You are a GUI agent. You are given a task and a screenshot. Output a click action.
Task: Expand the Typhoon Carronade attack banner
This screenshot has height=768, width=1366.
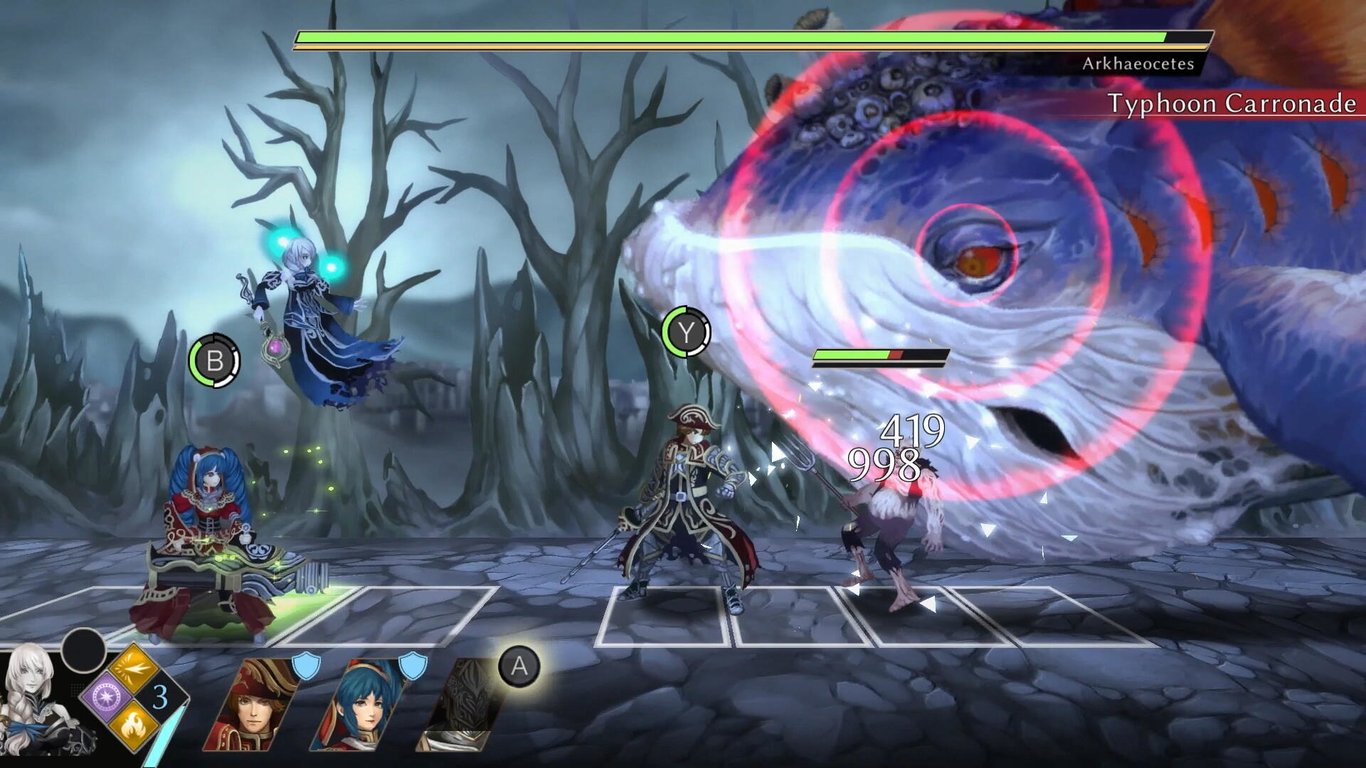tap(1232, 103)
